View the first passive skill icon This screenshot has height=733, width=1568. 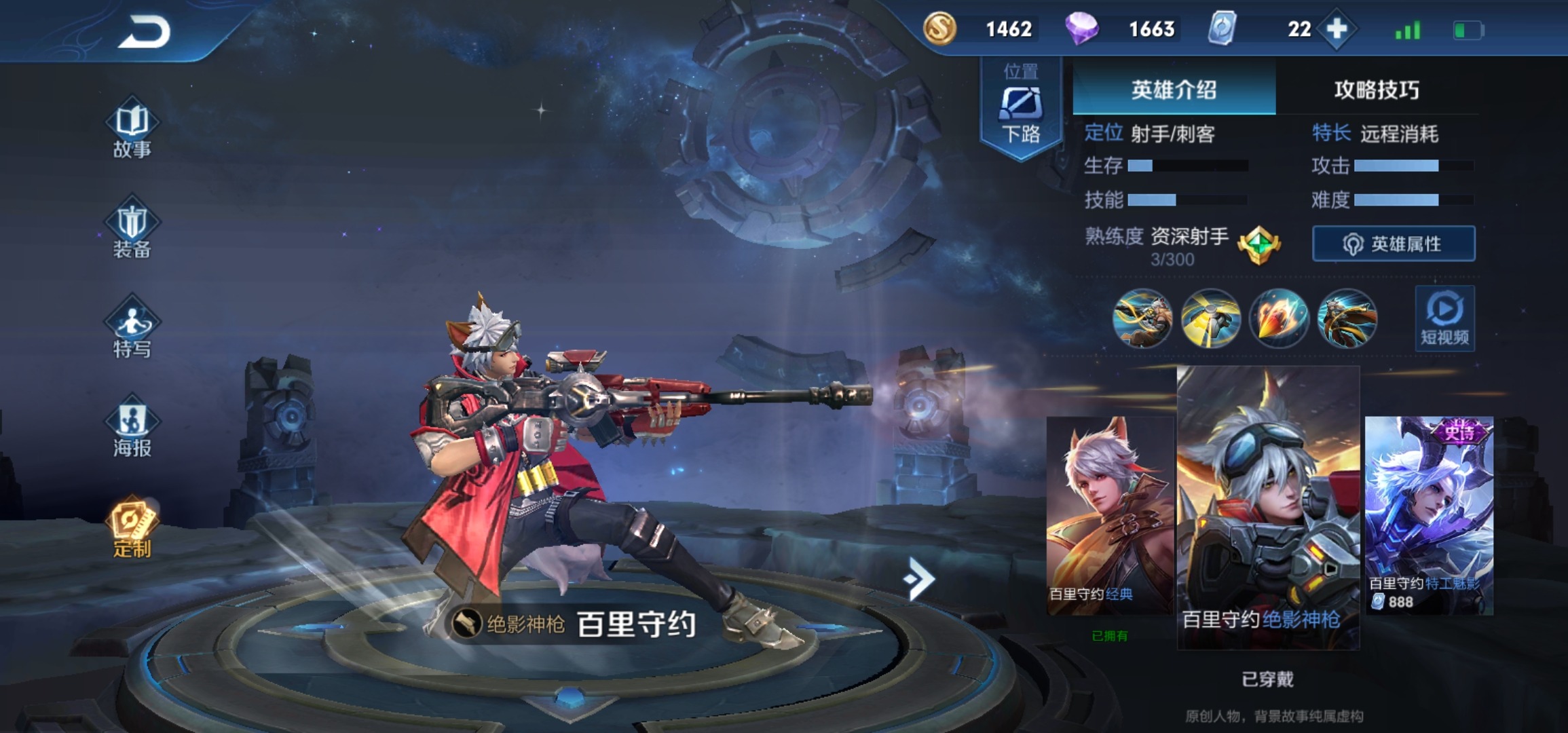(x=1142, y=318)
